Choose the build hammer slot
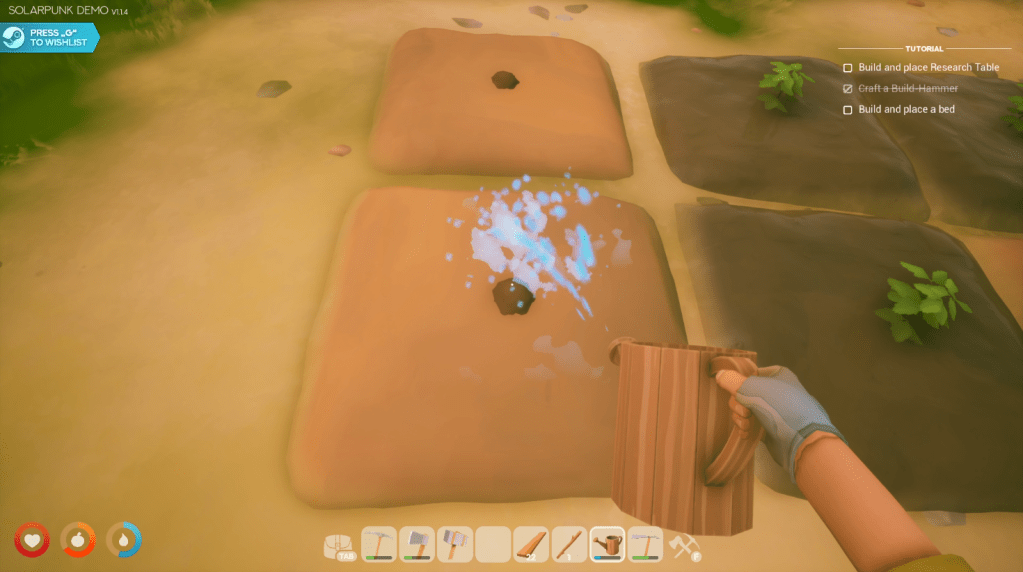The width and height of the screenshot is (1023, 572). 455,544
